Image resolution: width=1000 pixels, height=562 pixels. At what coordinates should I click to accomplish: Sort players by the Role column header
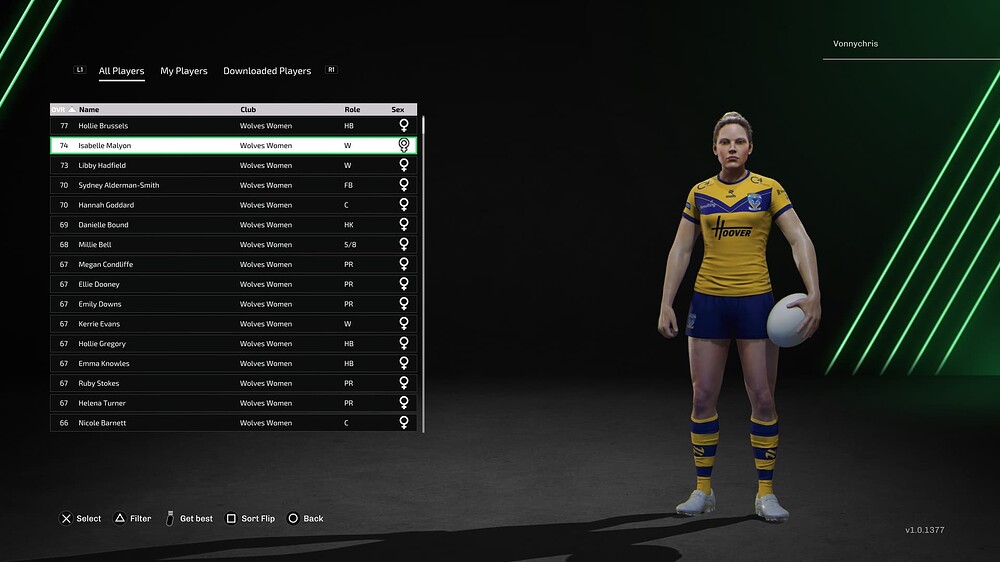tap(352, 110)
